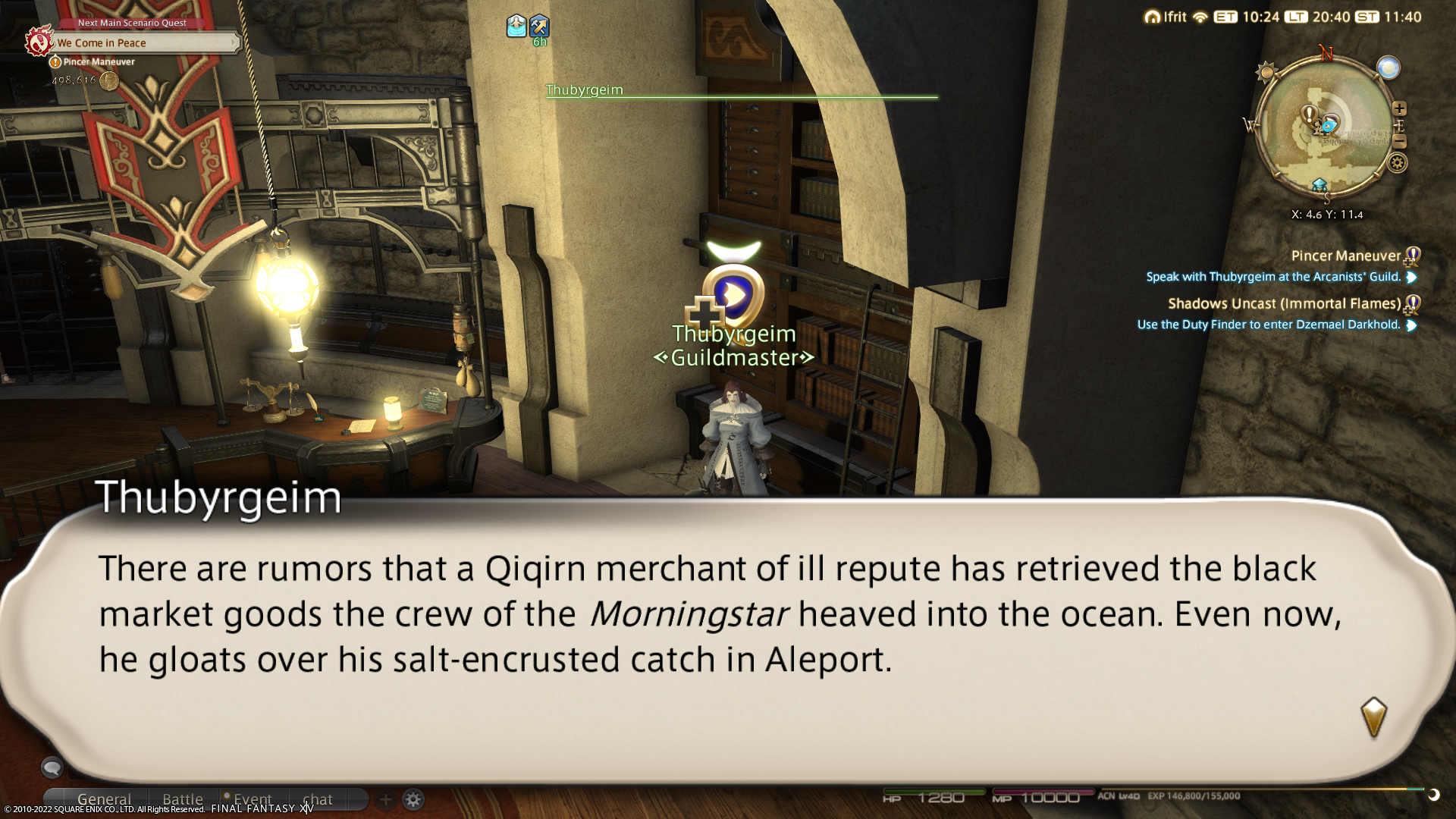The width and height of the screenshot is (1456, 819).
Task: Click the Ifrit world server info
Action: click(x=1166, y=17)
